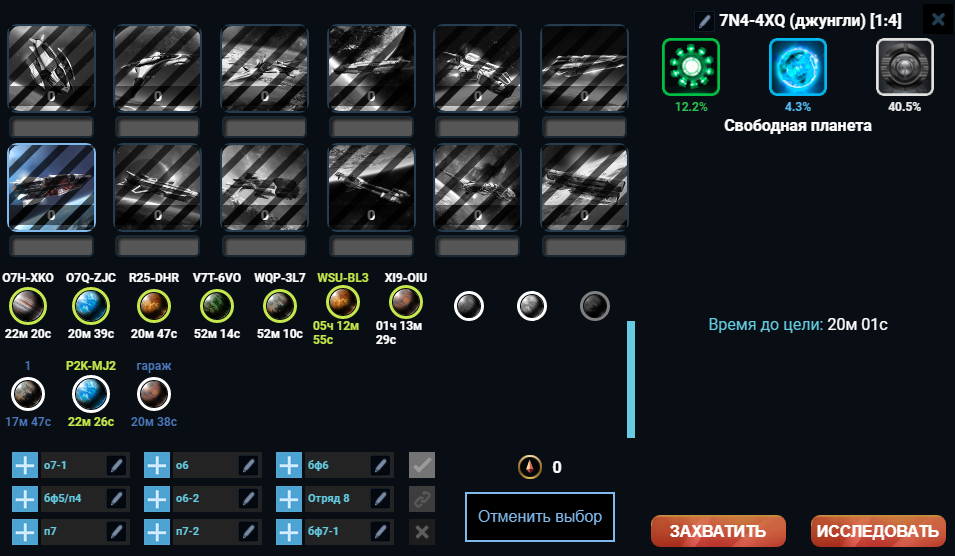This screenshot has height=556, width=955.
Task: Select the highlighted blue-framed ship slot
Action: point(51,189)
